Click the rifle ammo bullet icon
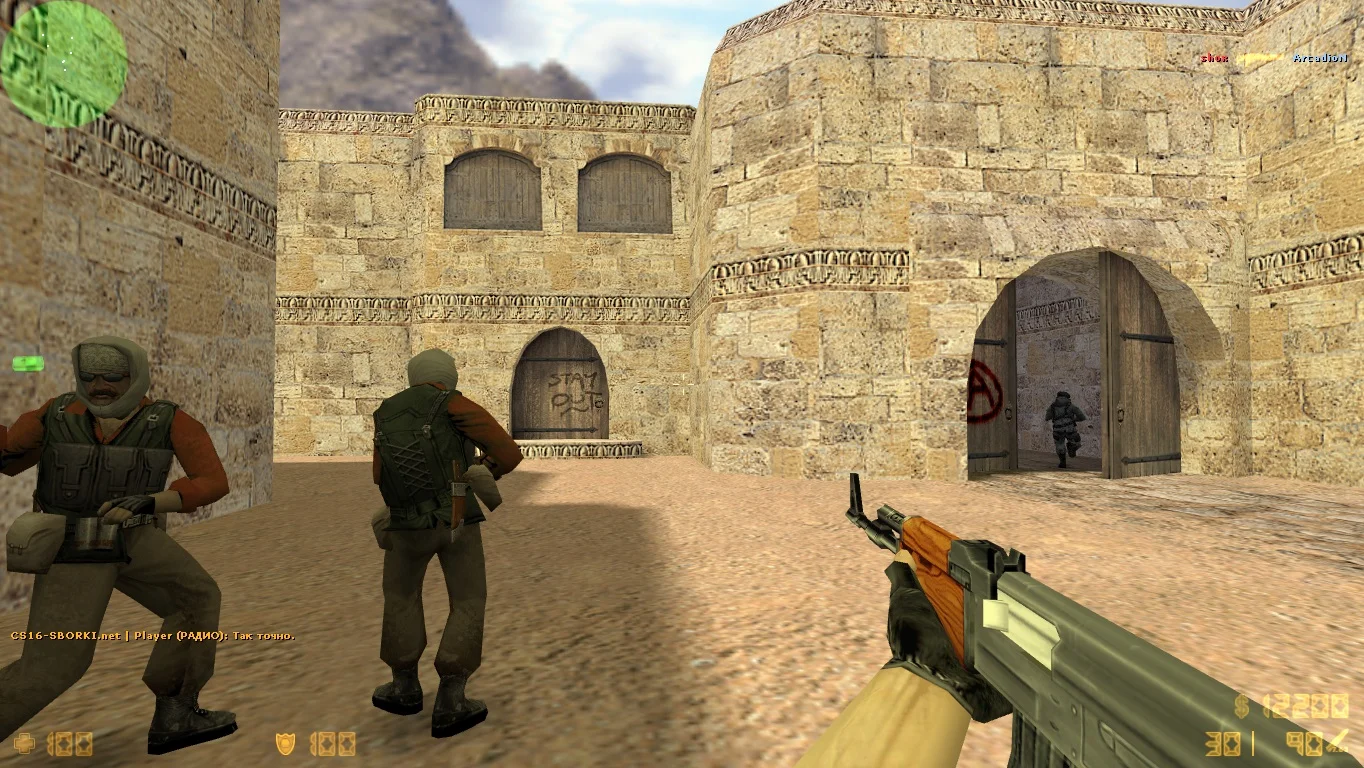Screen dimensions: 1364x768 pyautogui.click(x=1339, y=742)
